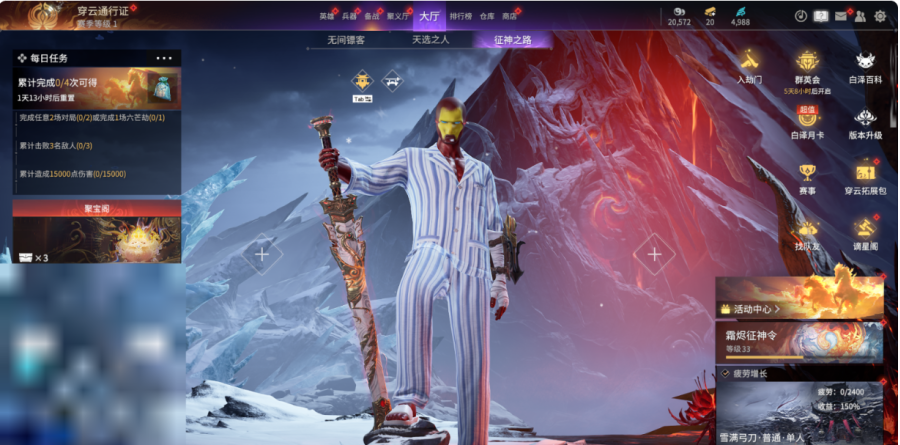The width and height of the screenshot is (900, 445).
Task: Check the mail envelope icon
Action: 840,16
